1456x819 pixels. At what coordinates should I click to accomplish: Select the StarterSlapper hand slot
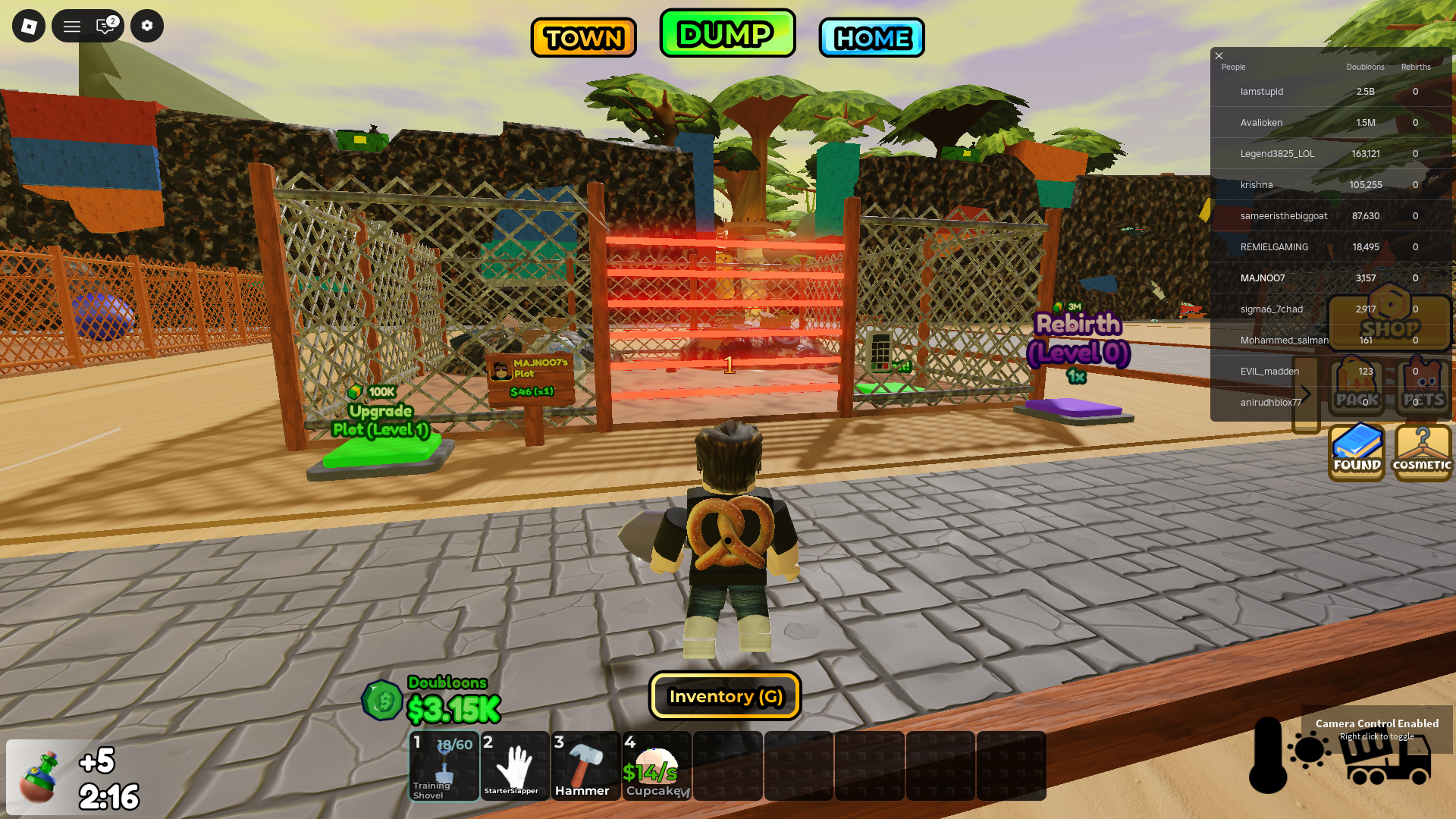(515, 766)
